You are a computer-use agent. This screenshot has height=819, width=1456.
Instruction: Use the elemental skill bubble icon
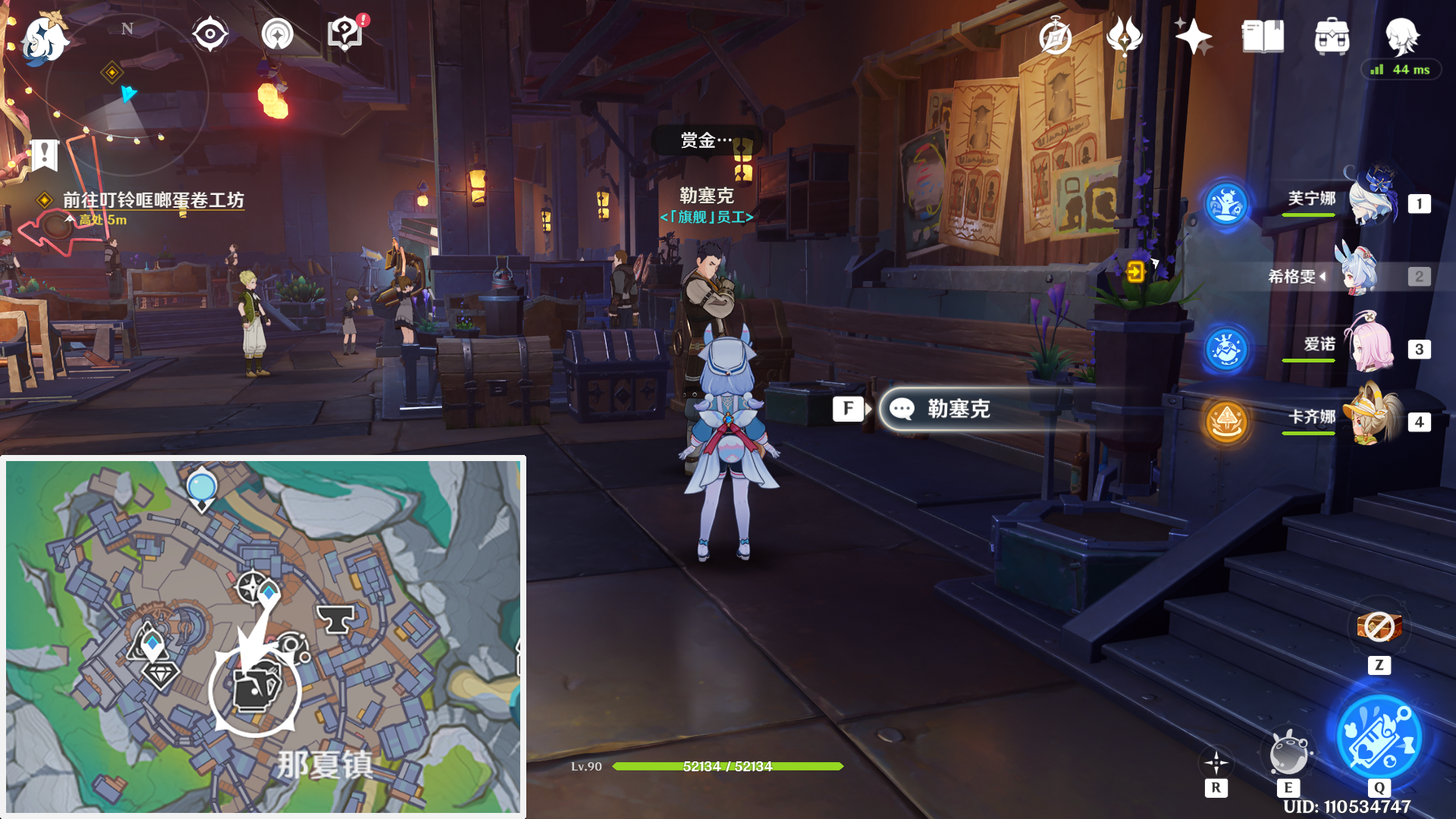click(x=1288, y=753)
